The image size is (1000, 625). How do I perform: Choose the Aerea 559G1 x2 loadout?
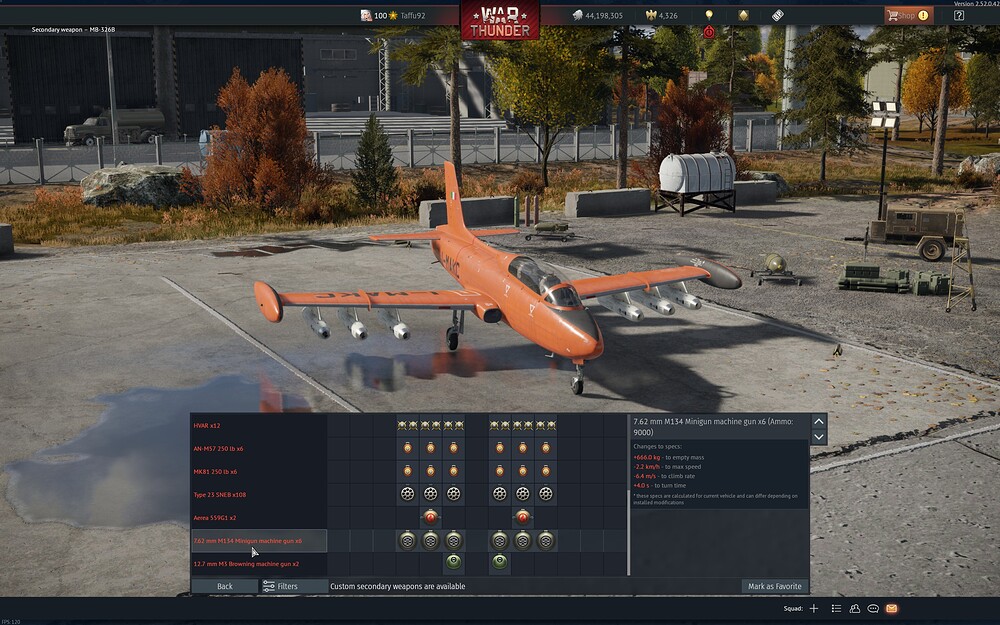215,518
